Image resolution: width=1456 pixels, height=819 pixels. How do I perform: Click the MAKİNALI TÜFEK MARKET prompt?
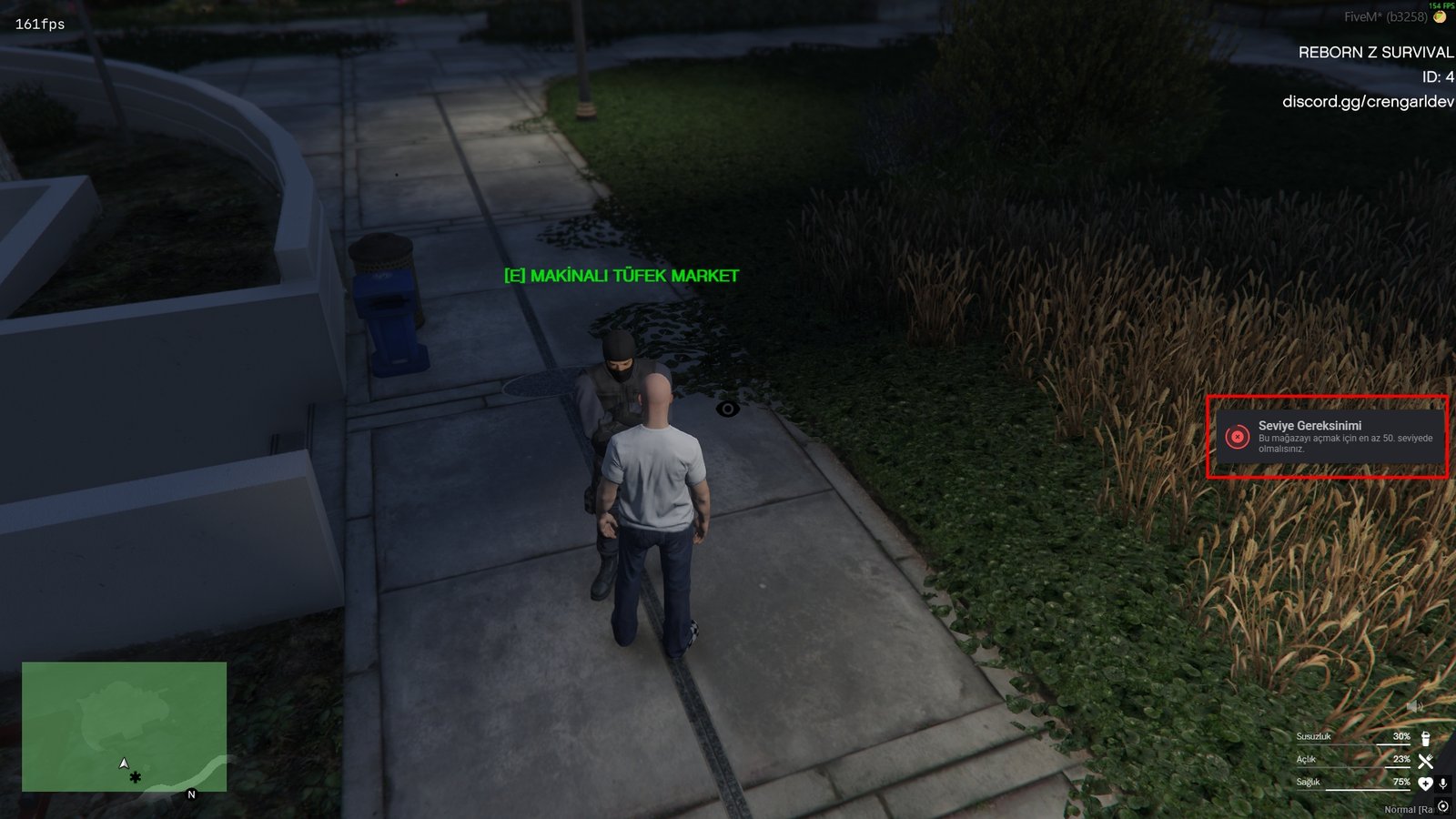pyautogui.click(x=621, y=273)
